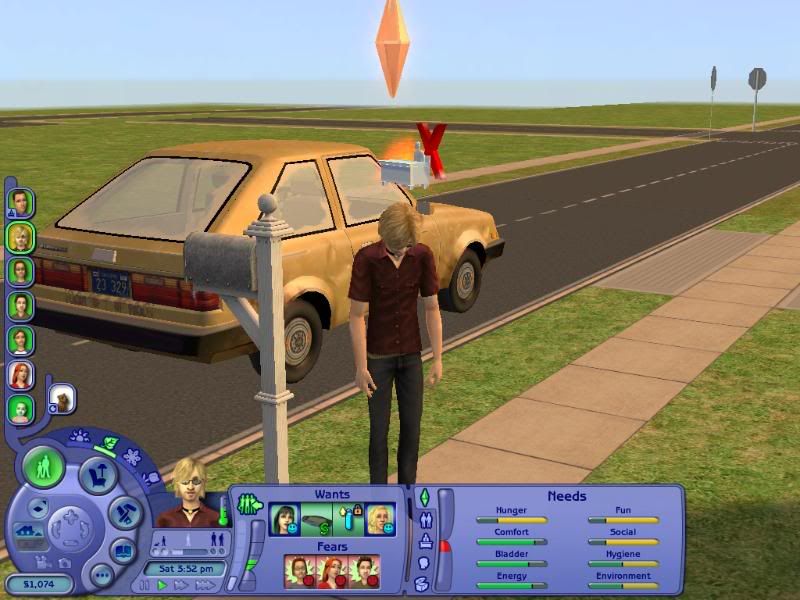Select the red-haired woman Sim portrait
The image size is (800, 600).
coord(20,374)
